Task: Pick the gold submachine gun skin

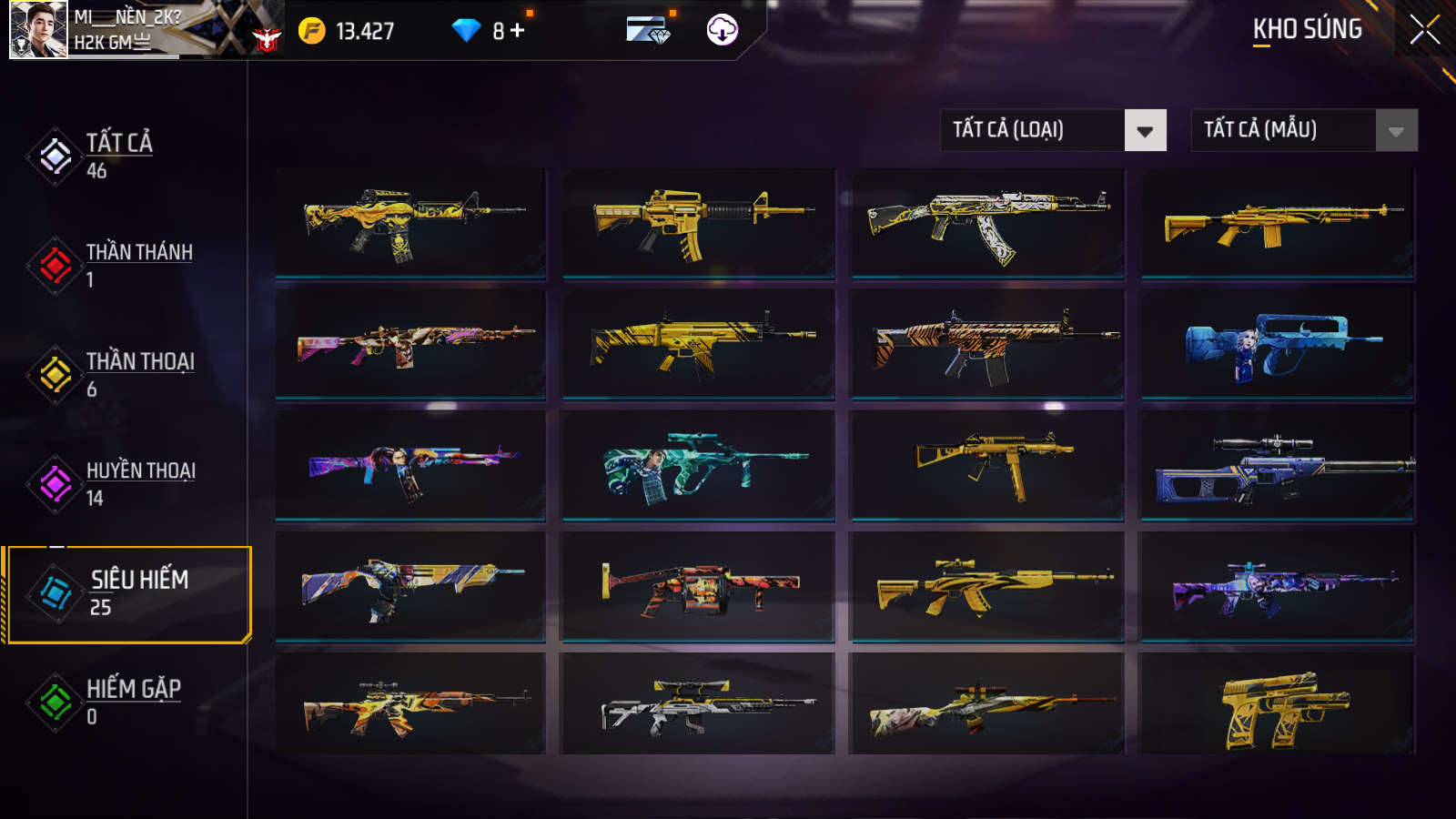Action: [987, 465]
